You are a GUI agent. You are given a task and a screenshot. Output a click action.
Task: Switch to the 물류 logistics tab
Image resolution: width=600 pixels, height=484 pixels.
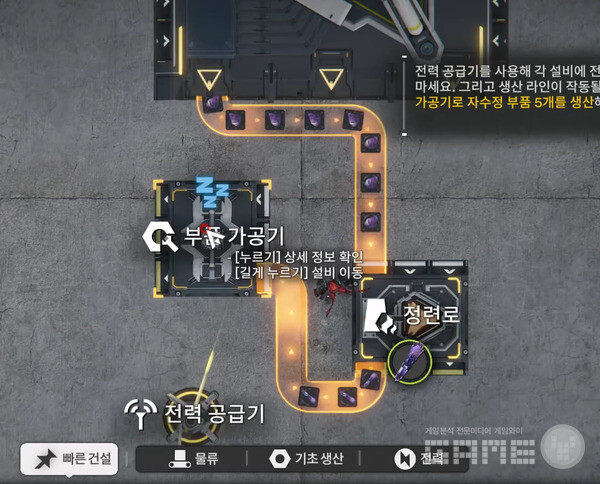[194, 459]
